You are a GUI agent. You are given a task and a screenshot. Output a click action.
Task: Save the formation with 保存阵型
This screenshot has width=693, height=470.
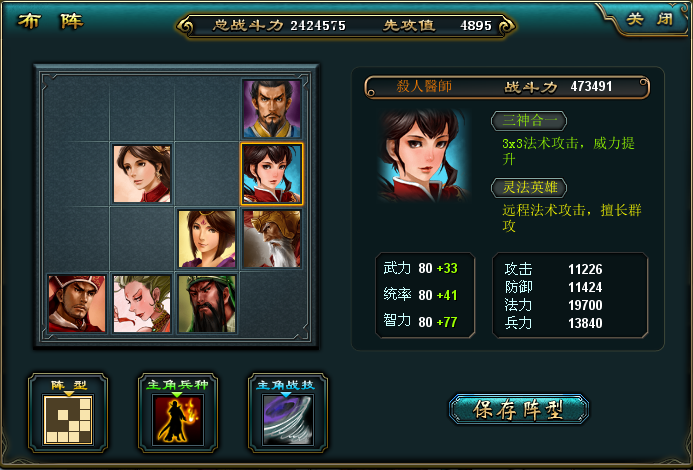point(518,409)
